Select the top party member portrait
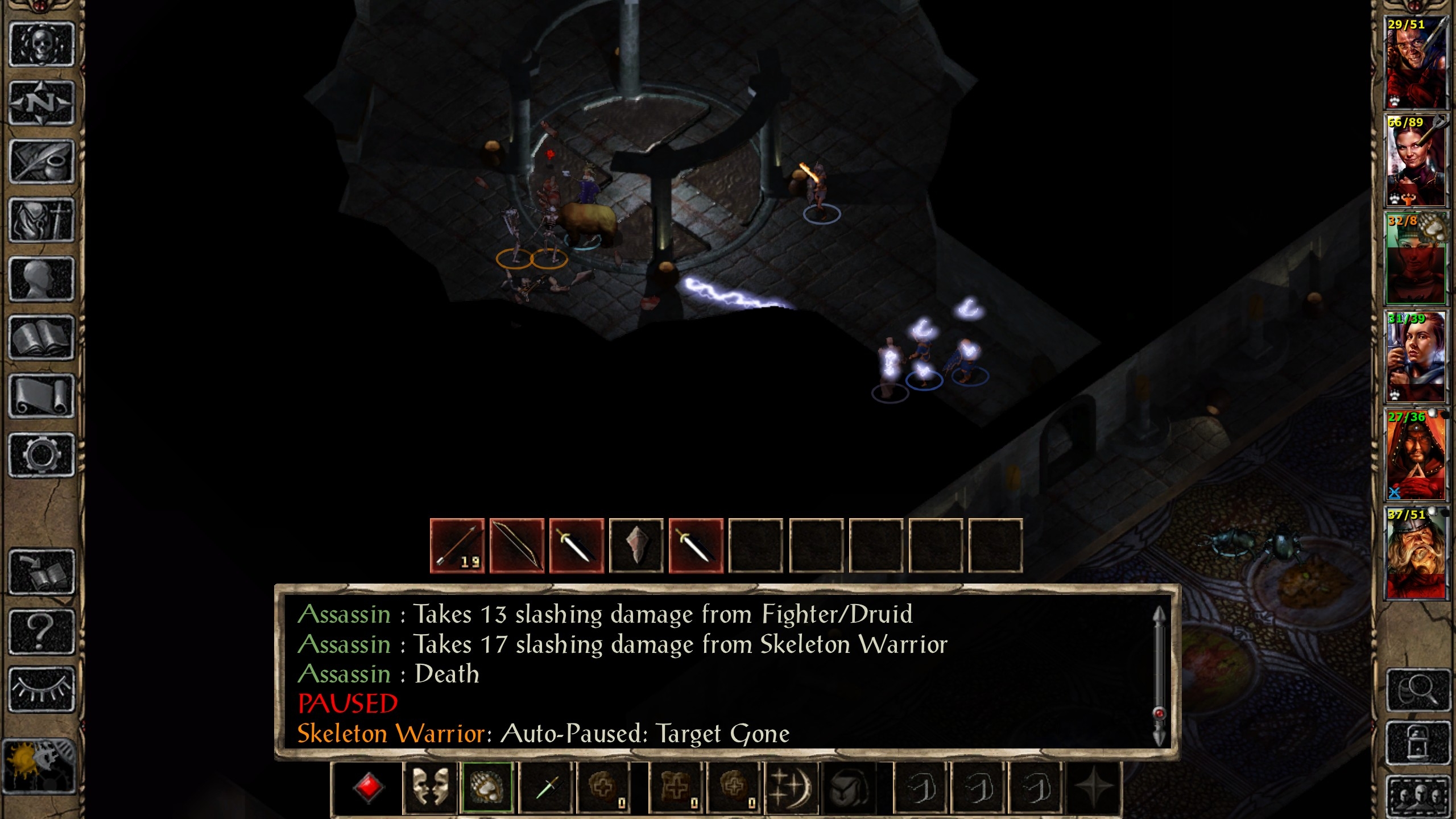1456x819 pixels. coord(1416,63)
